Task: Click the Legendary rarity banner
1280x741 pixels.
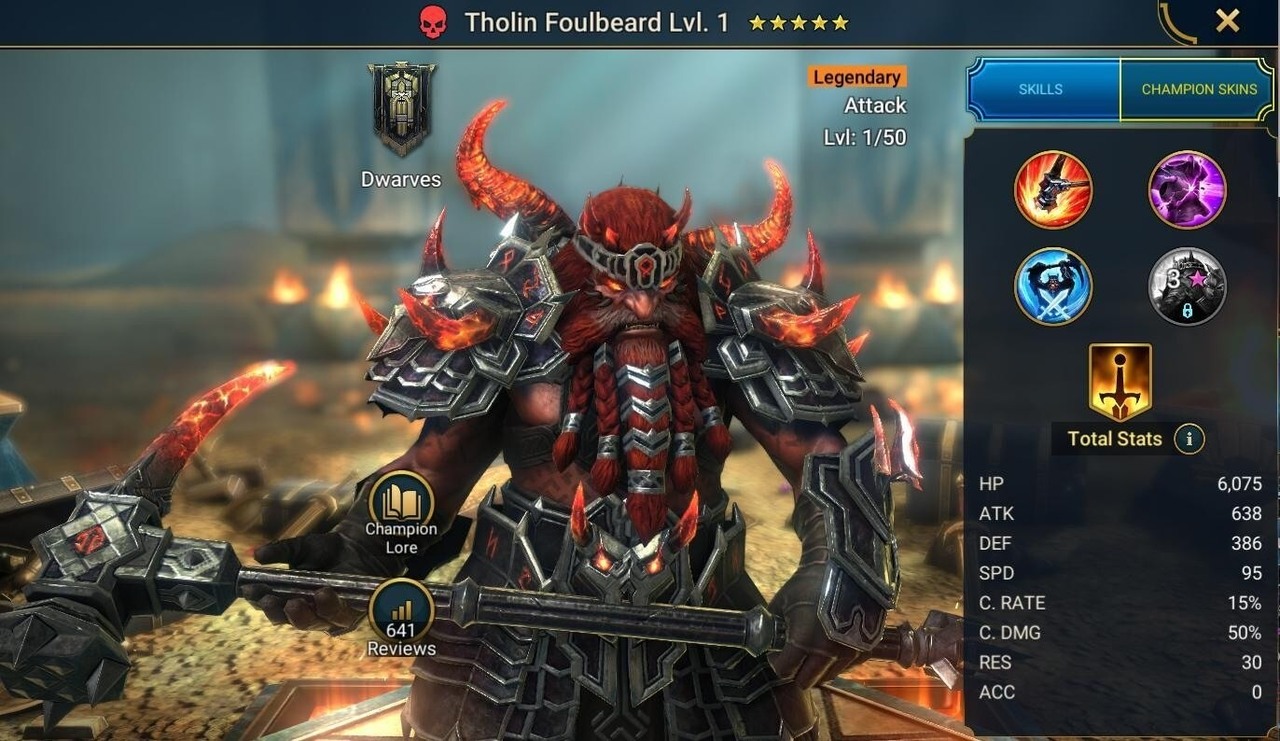Action: tap(858, 76)
